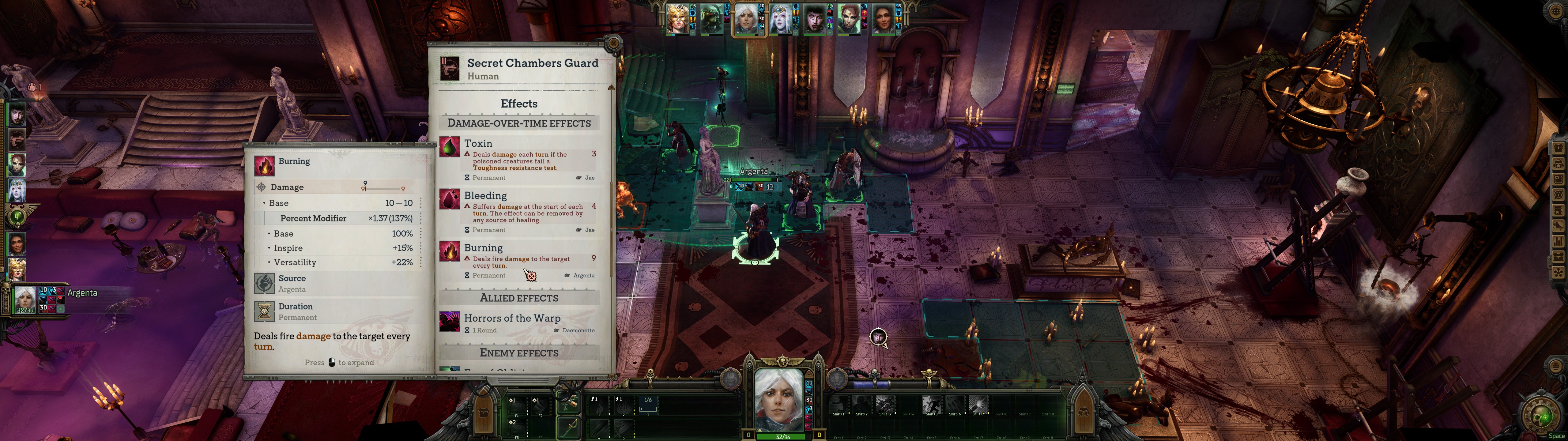Image resolution: width=1568 pixels, height=441 pixels.
Task: Select the Secret Chambers Guard weapon icon in turn order
Action: coord(17,140)
